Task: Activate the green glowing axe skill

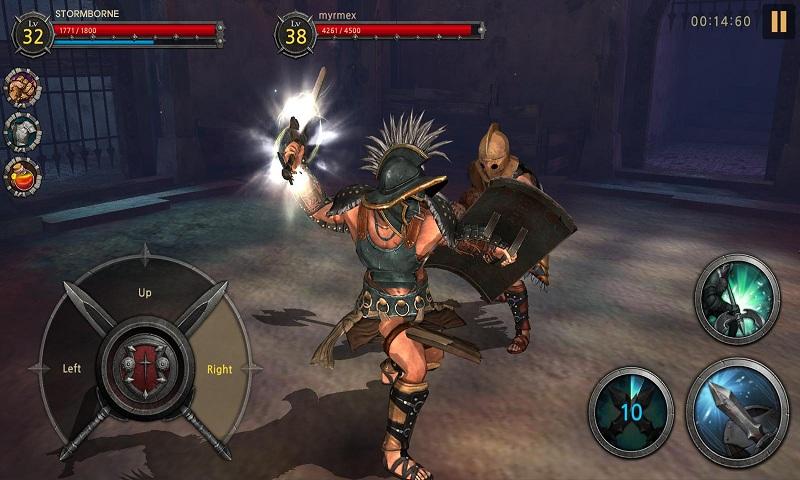Action: (738, 299)
